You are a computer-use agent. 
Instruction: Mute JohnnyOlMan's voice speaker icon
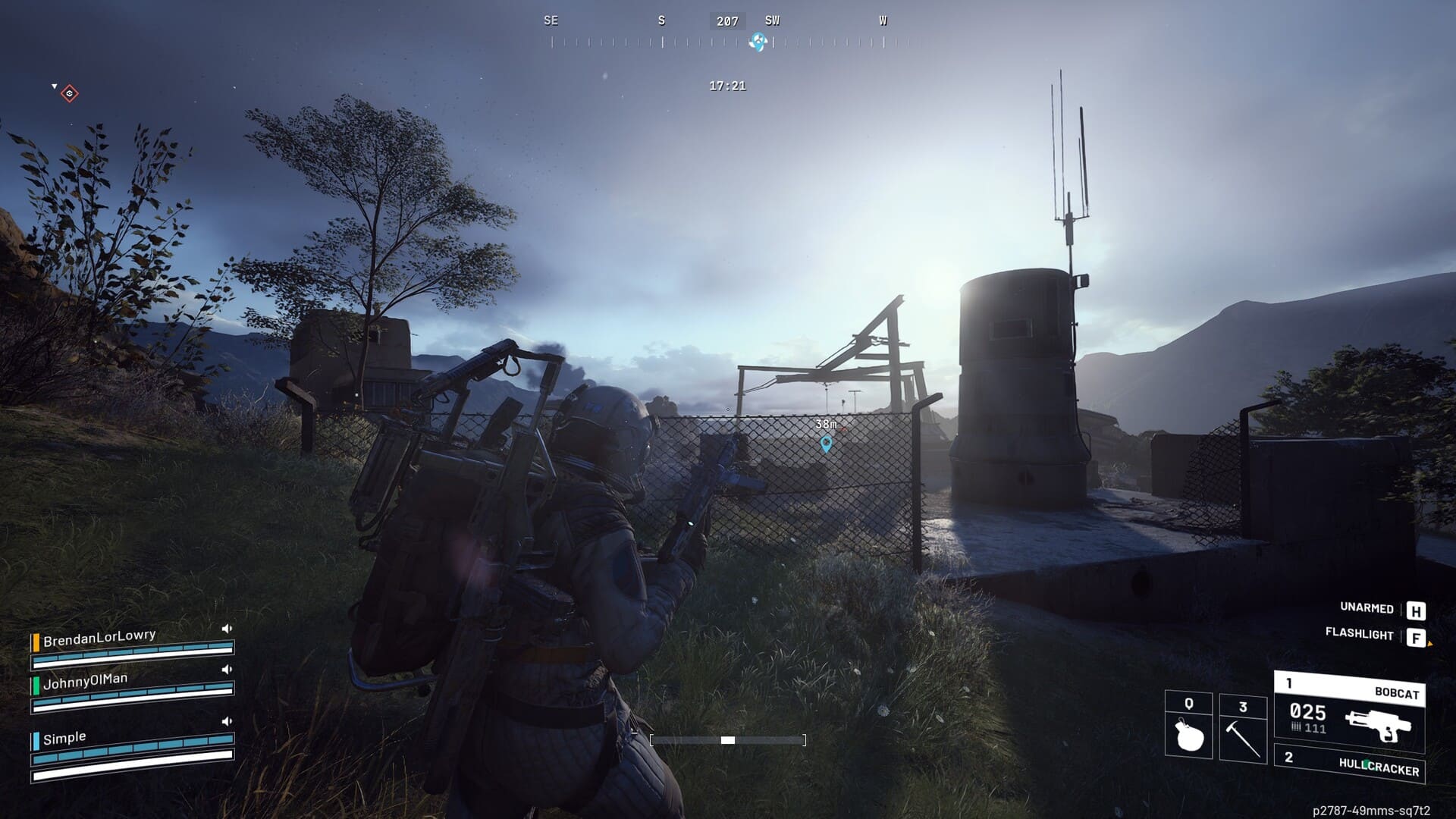(x=226, y=670)
